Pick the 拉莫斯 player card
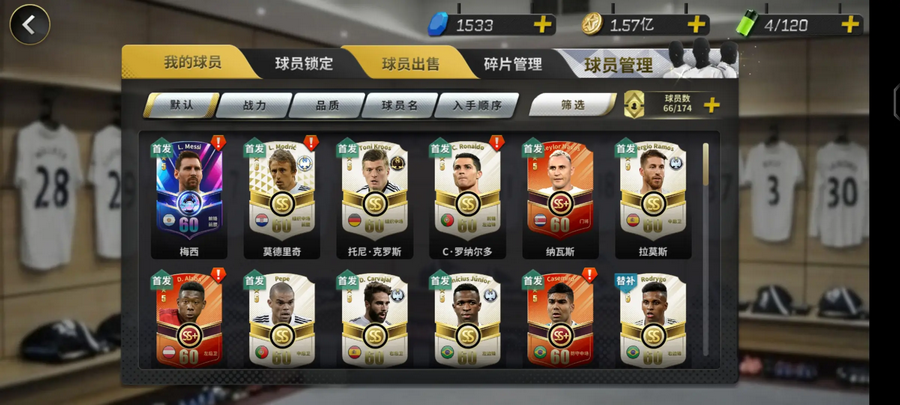 (x=653, y=197)
